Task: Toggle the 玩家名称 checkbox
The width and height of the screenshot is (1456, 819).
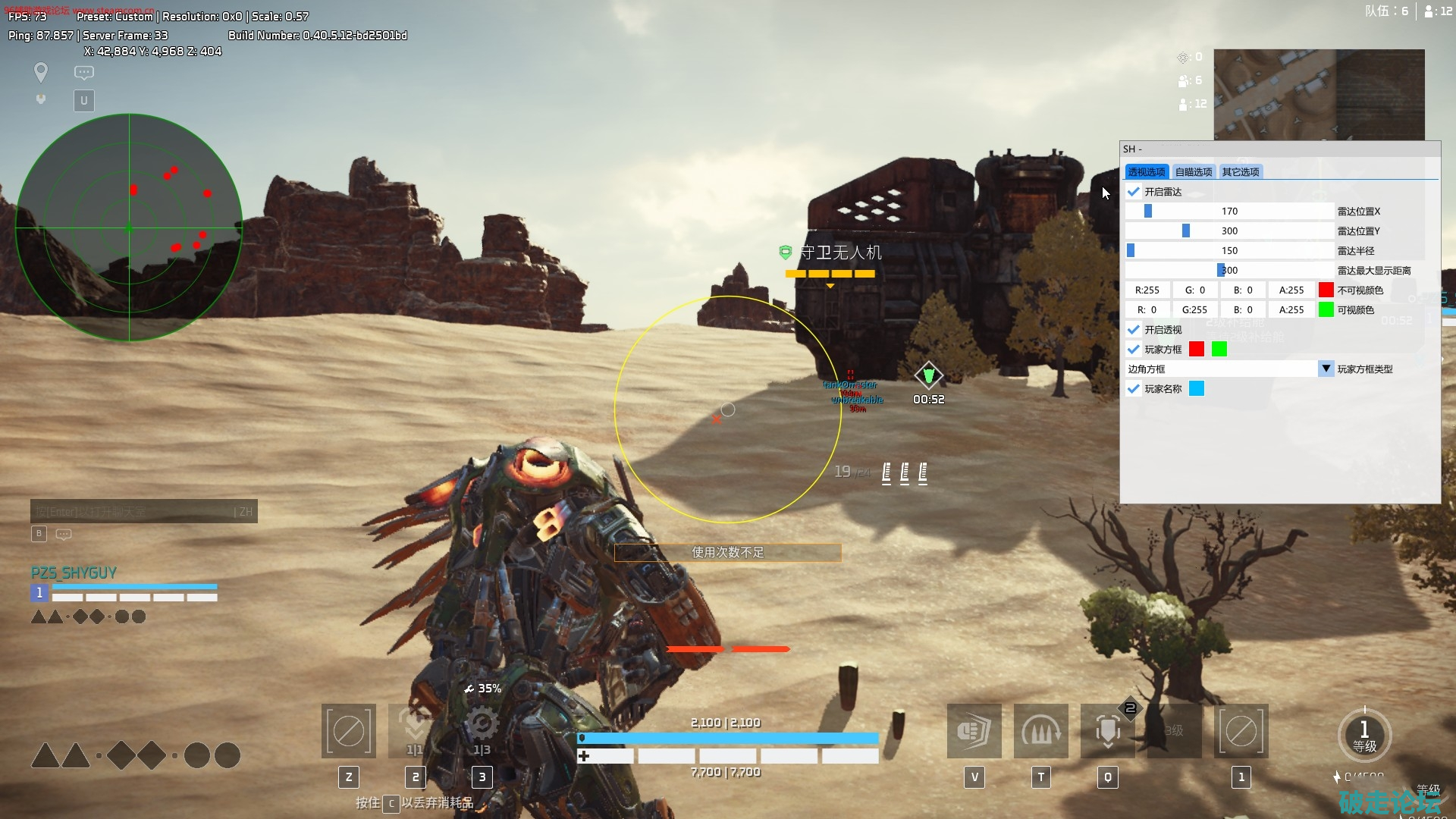Action: click(1134, 389)
